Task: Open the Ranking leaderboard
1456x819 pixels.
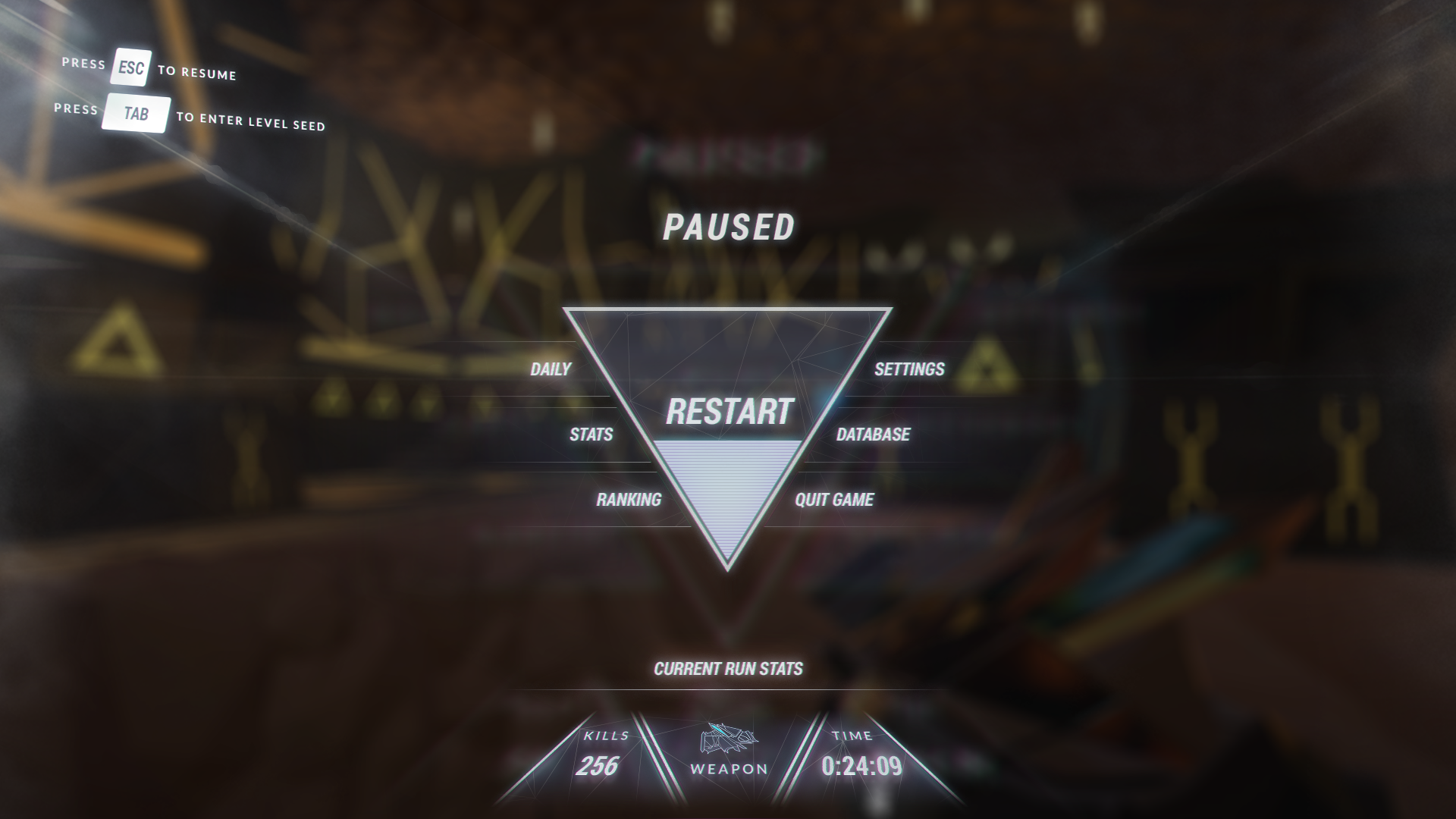Action: [x=629, y=500]
